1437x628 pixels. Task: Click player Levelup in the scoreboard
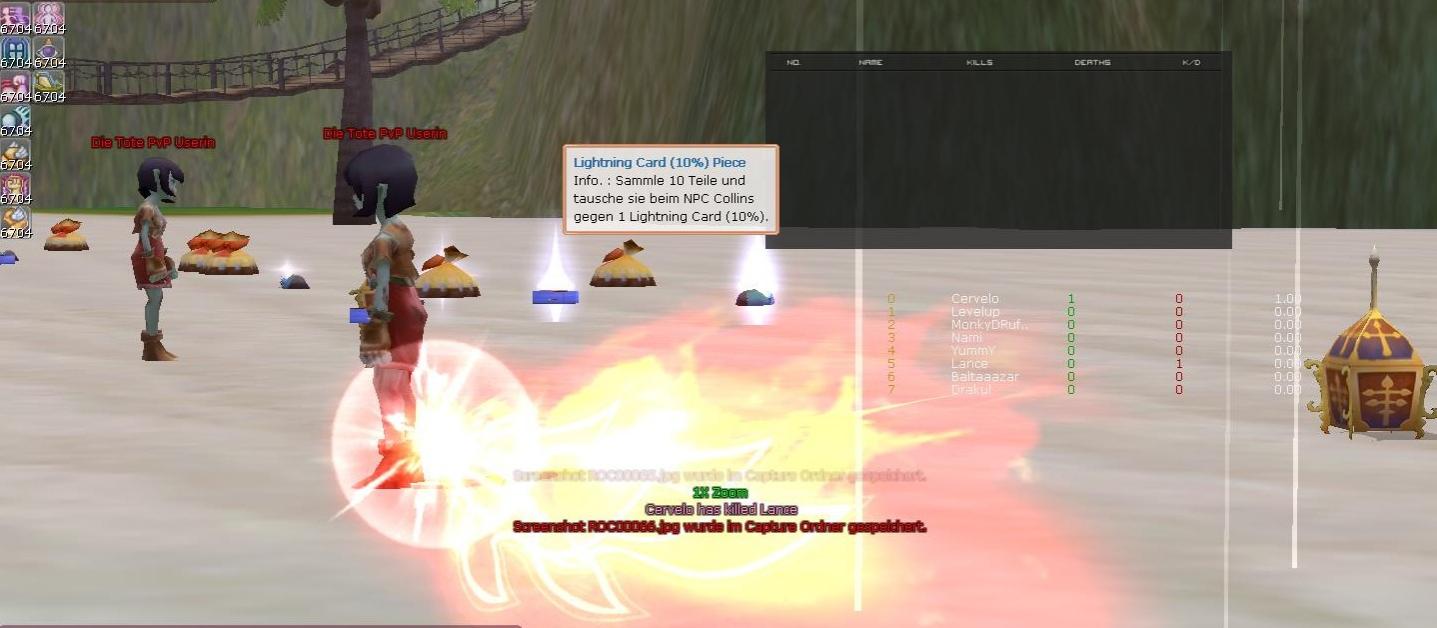point(974,312)
